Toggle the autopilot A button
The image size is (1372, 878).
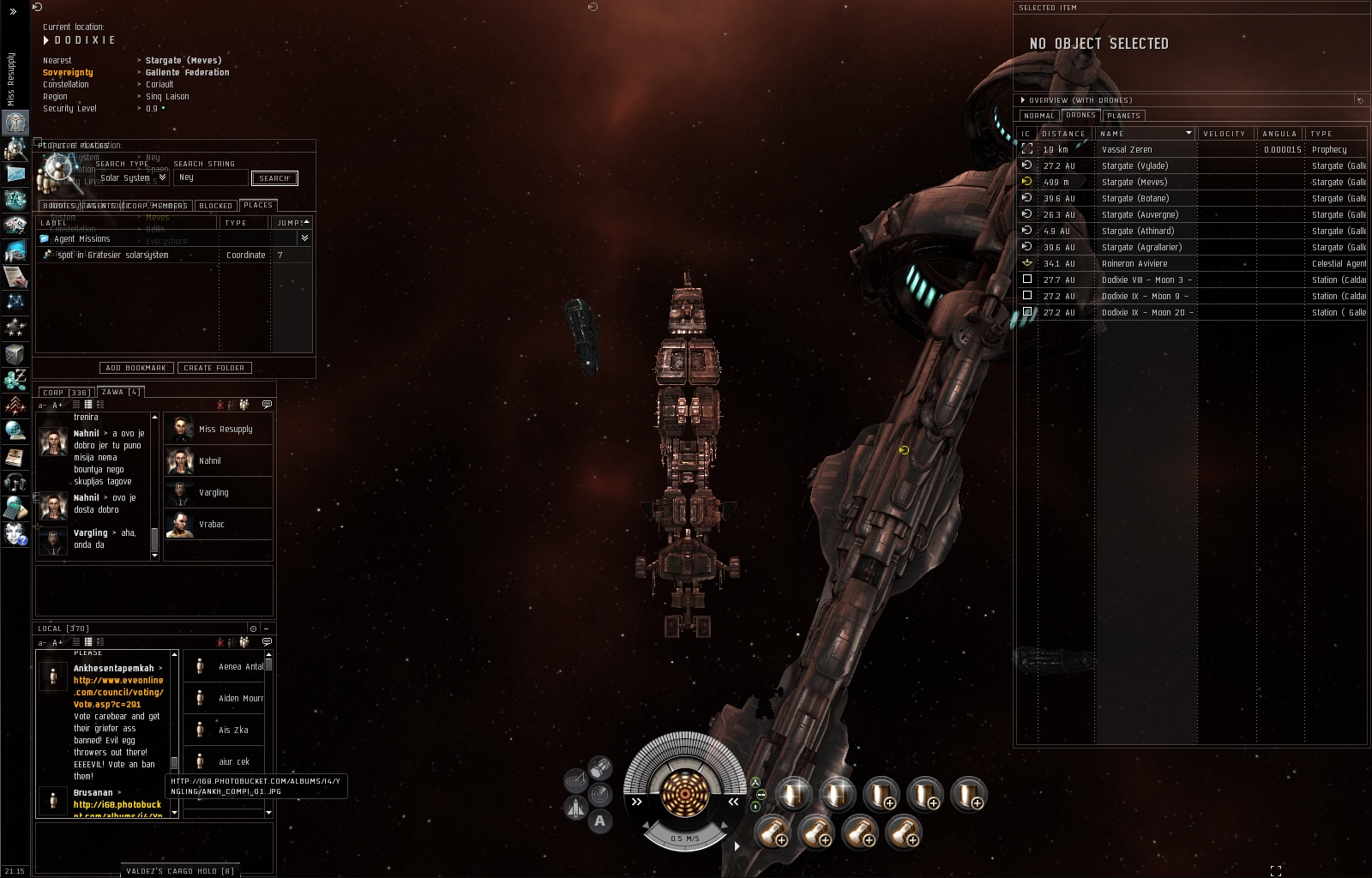(599, 821)
